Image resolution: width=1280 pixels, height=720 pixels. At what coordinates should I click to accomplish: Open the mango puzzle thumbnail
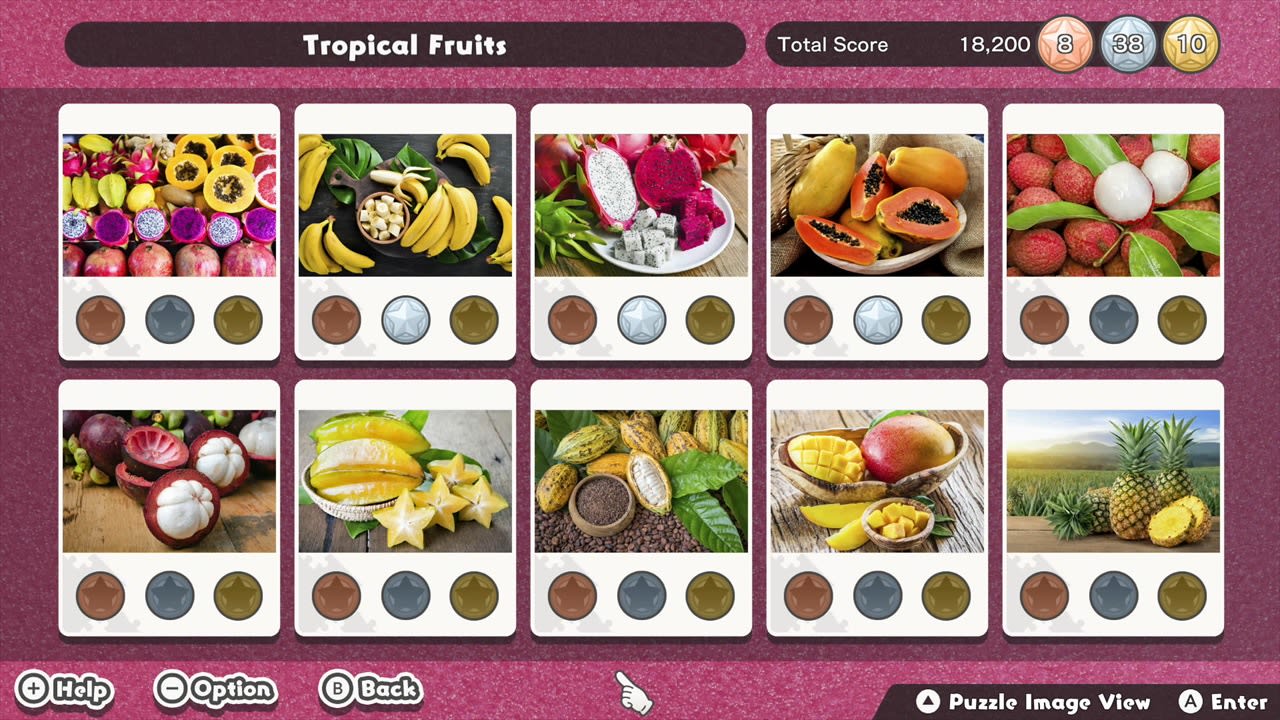click(877, 480)
